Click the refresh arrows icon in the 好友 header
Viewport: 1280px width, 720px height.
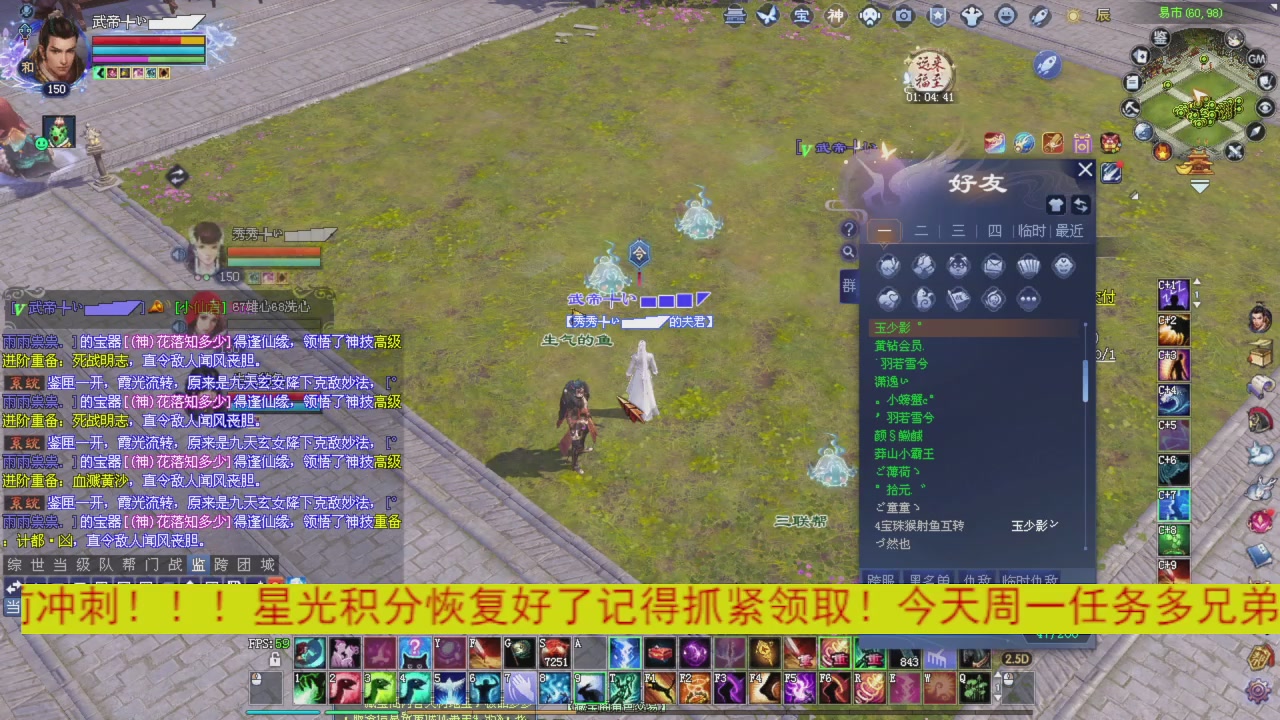(1080, 205)
